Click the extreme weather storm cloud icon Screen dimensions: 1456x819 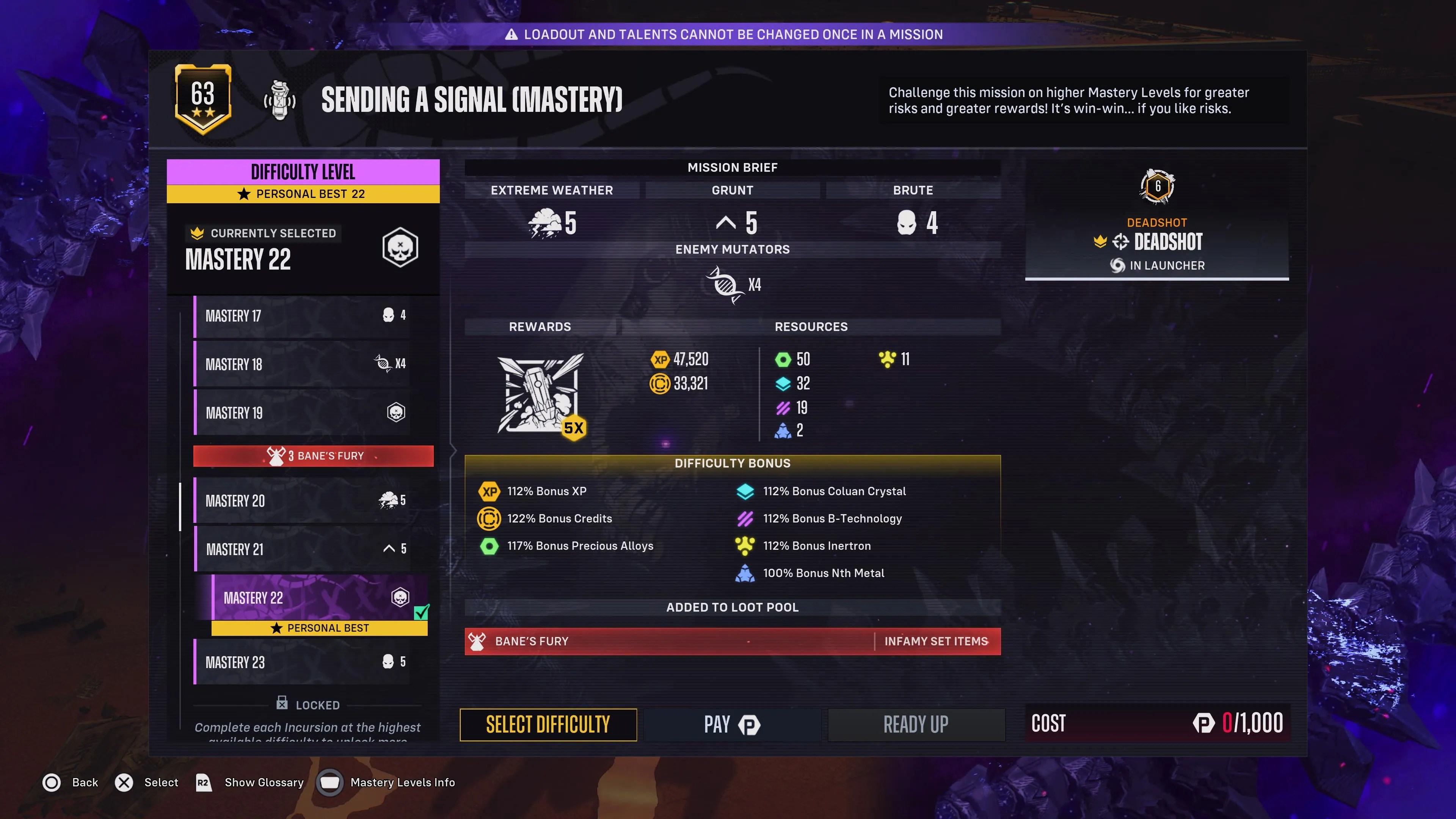(544, 223)
